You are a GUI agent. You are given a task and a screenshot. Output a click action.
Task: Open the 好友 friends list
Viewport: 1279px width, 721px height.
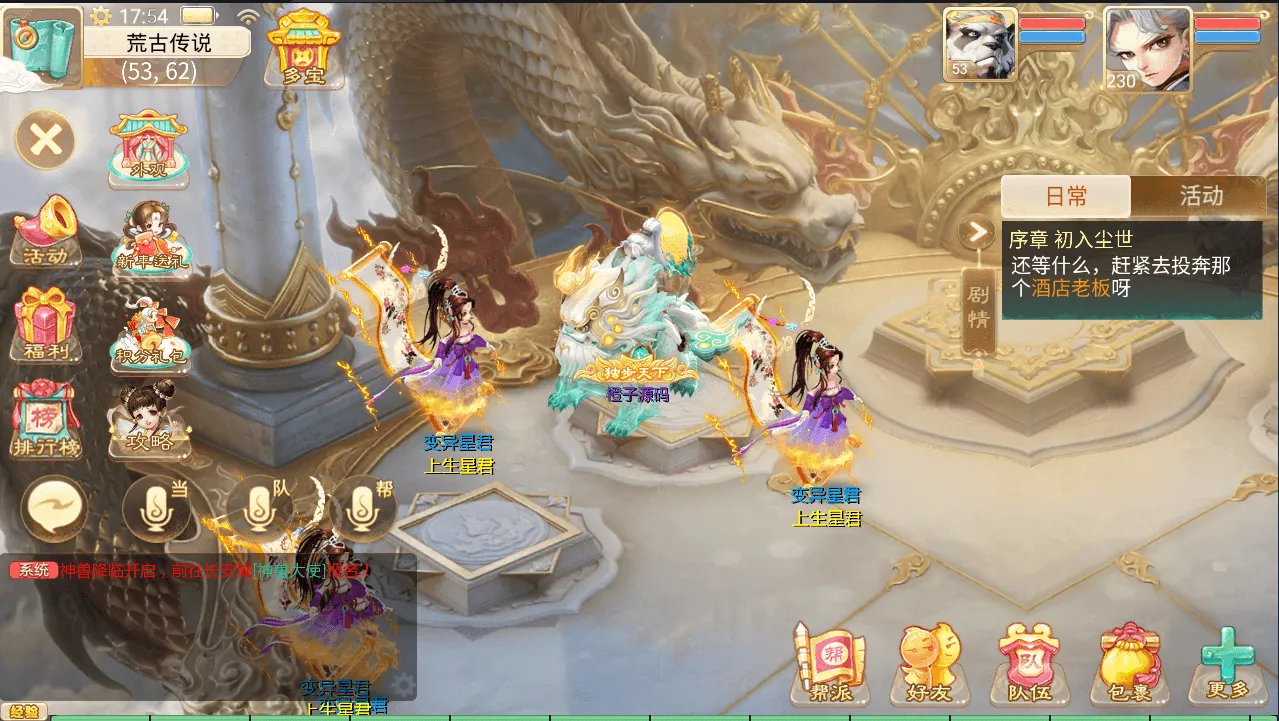tap(930, 662)
